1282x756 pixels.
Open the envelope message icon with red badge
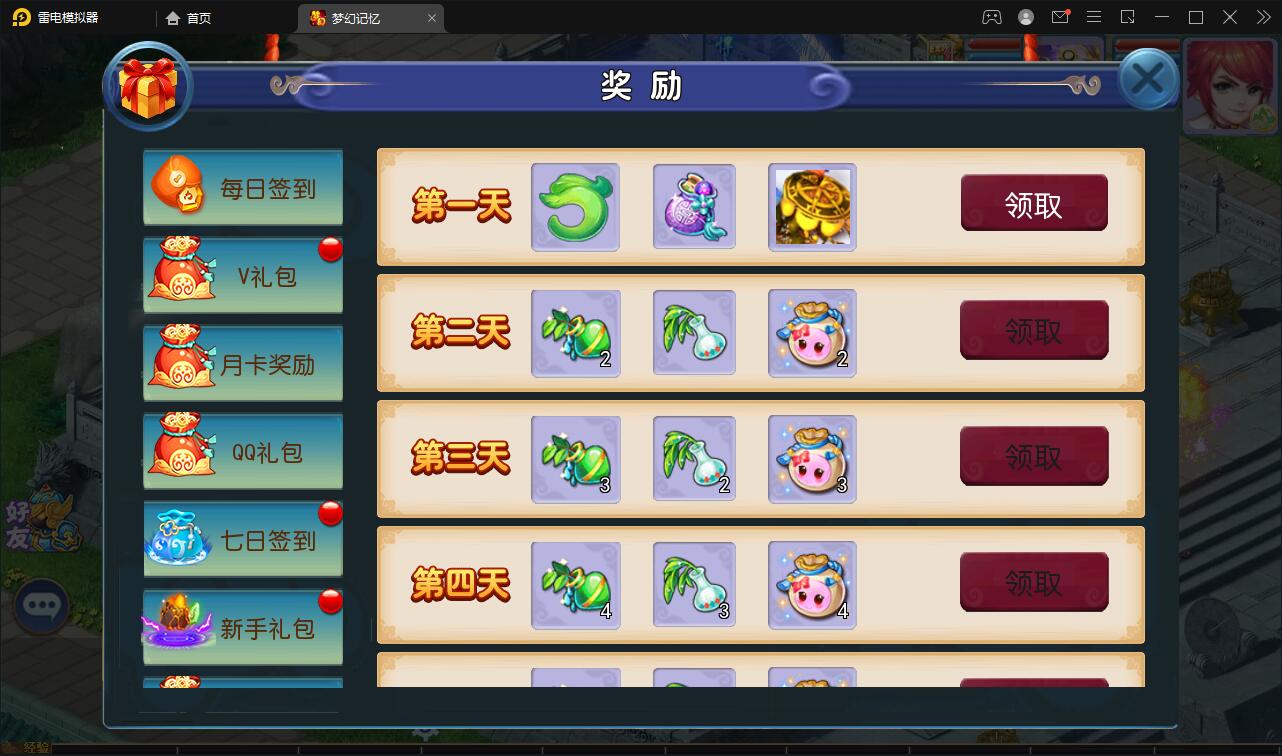1060,17
